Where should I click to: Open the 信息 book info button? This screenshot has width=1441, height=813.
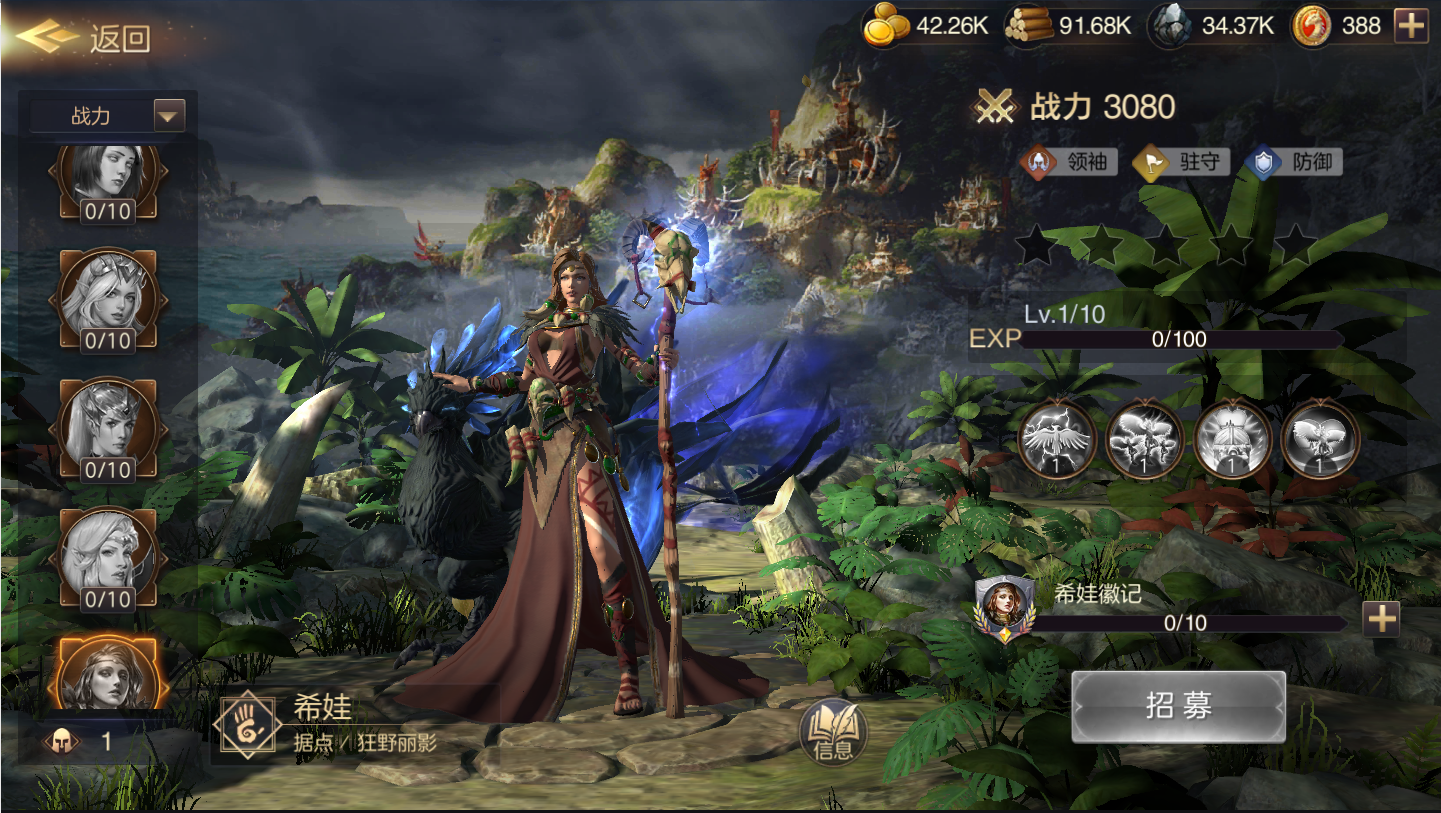[833, 735]
